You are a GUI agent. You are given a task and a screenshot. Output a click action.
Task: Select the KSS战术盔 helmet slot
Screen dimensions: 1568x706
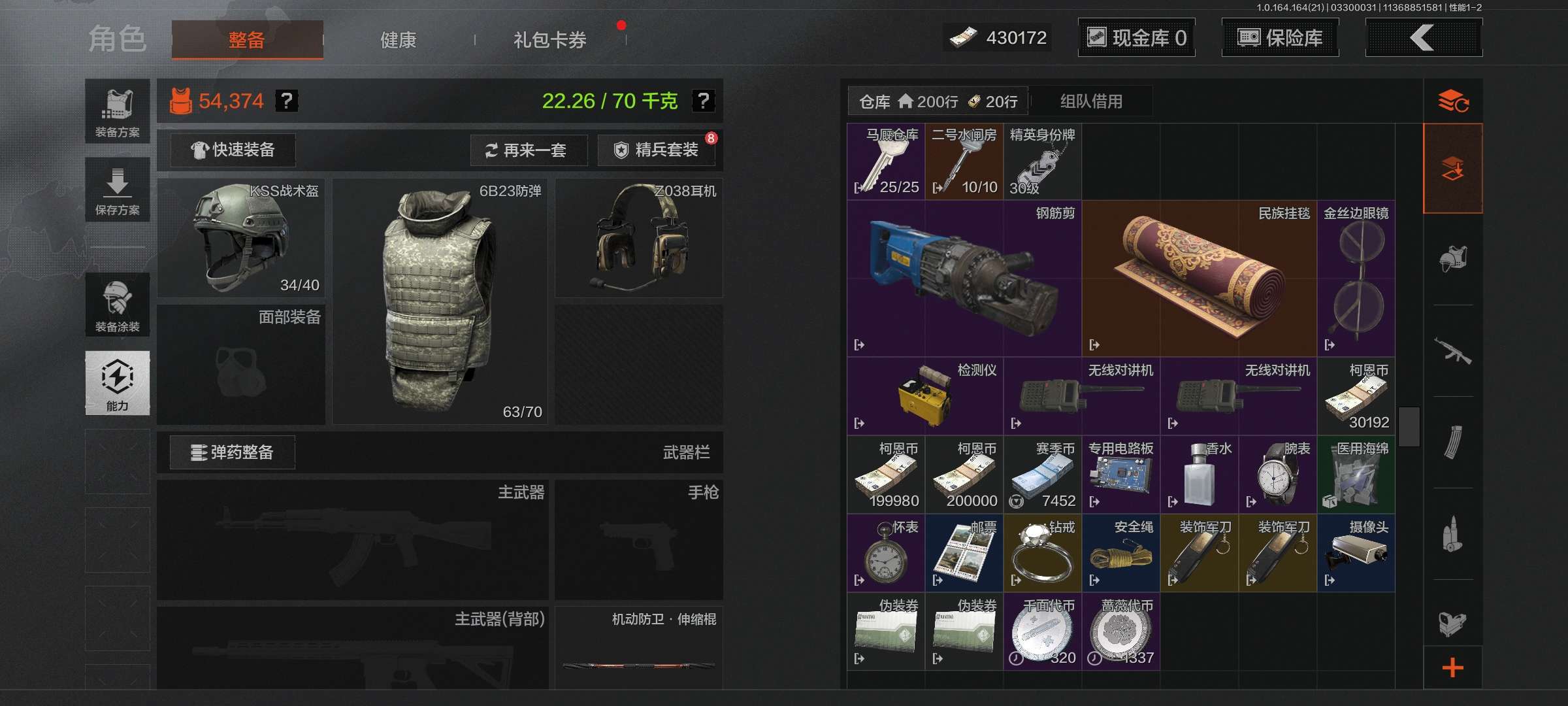[241, 239]
